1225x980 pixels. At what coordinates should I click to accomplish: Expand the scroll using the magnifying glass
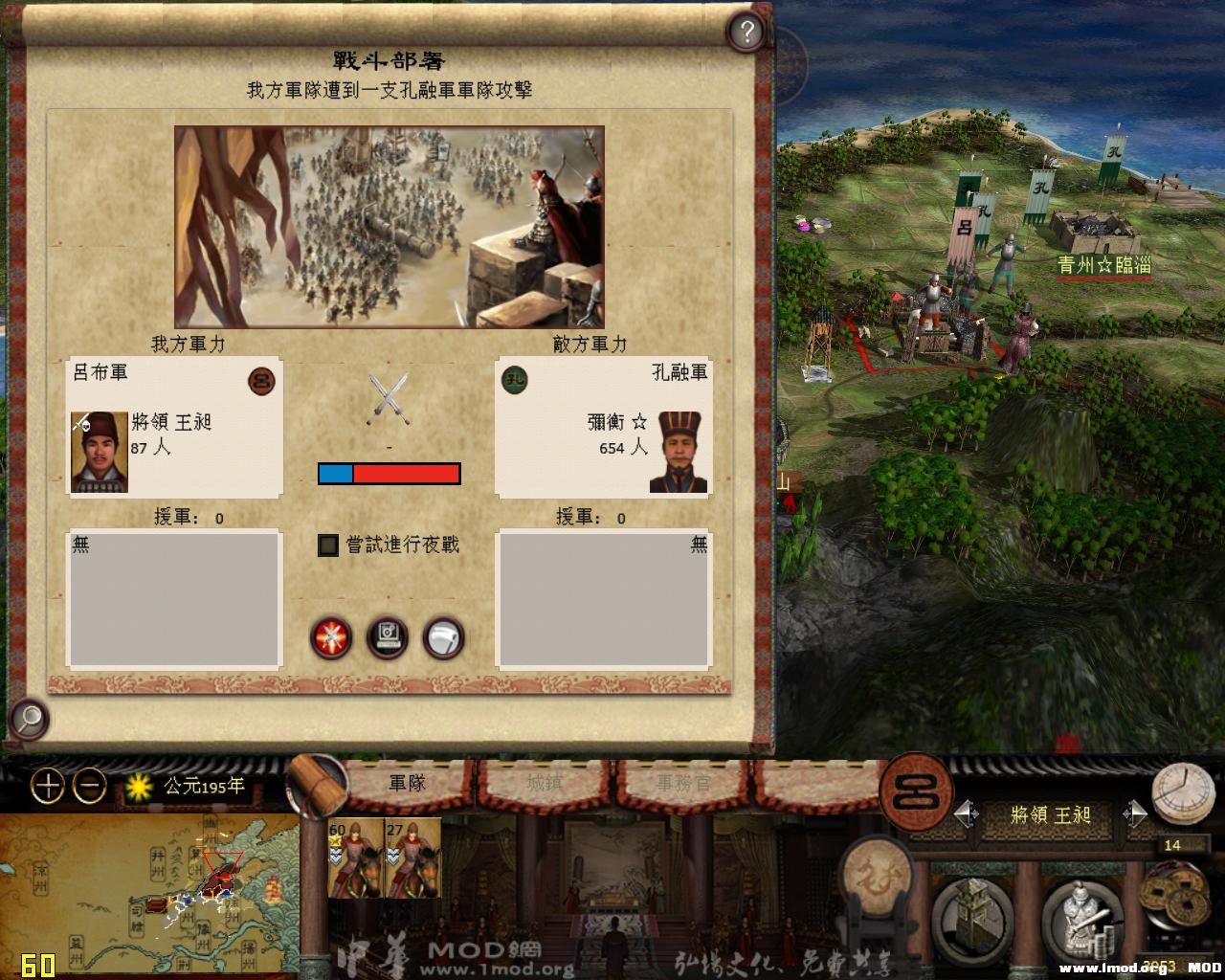pos(29,719)
